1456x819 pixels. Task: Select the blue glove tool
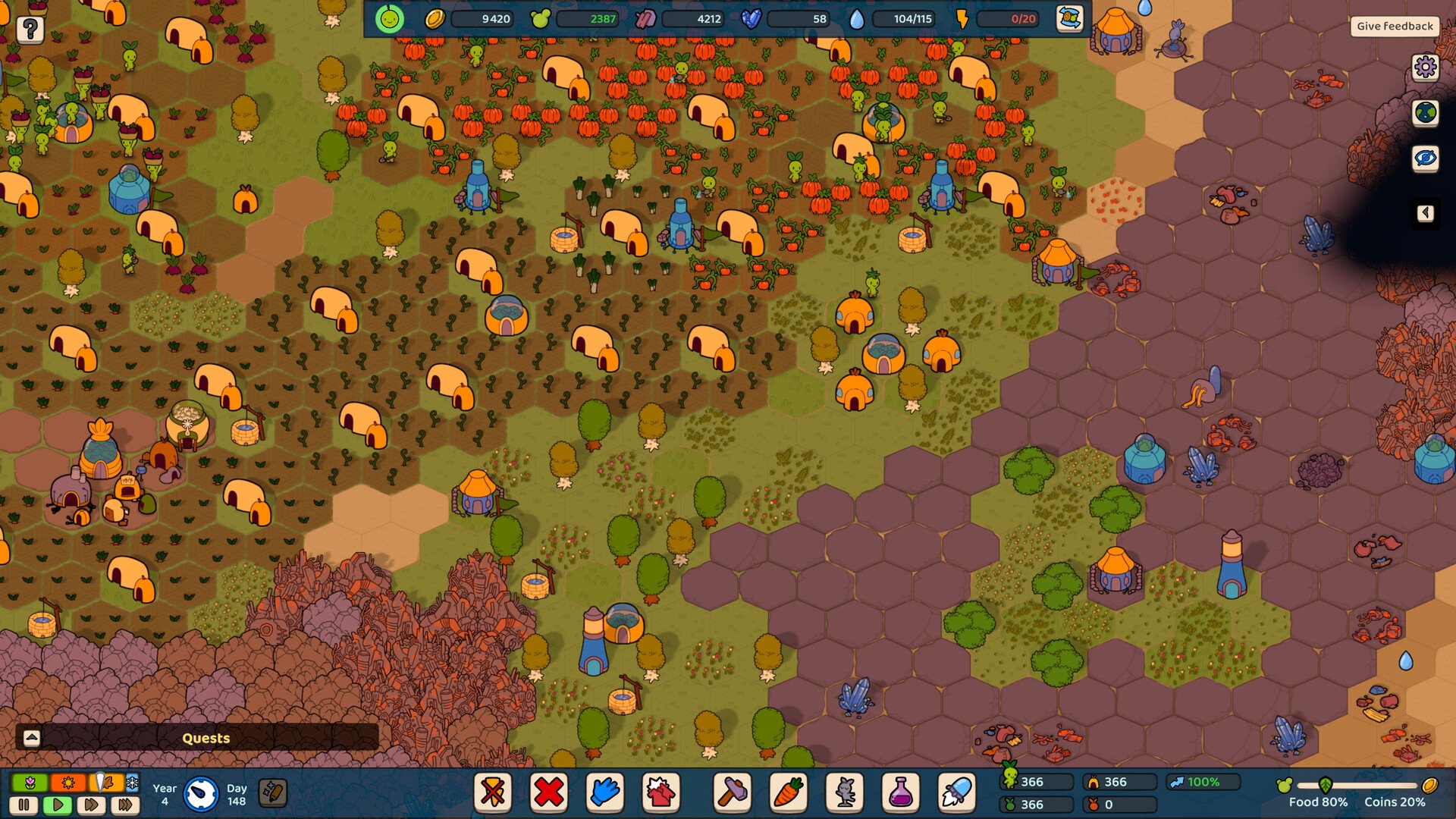point(604,792)
